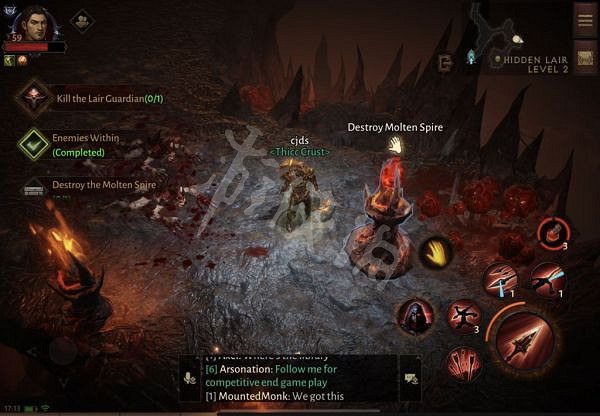Open the party members icon
Image resolution: width=600 pixels, height=416 pixels.
click(82, 20)
